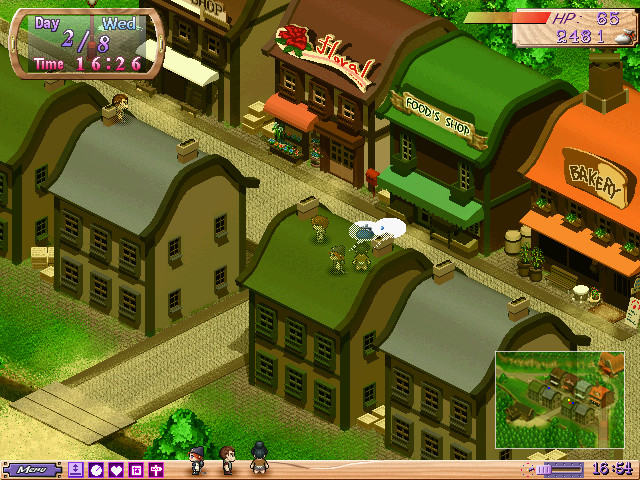Click the up-down arrows icon
640x480 pixels.
(x=76, y=469)
